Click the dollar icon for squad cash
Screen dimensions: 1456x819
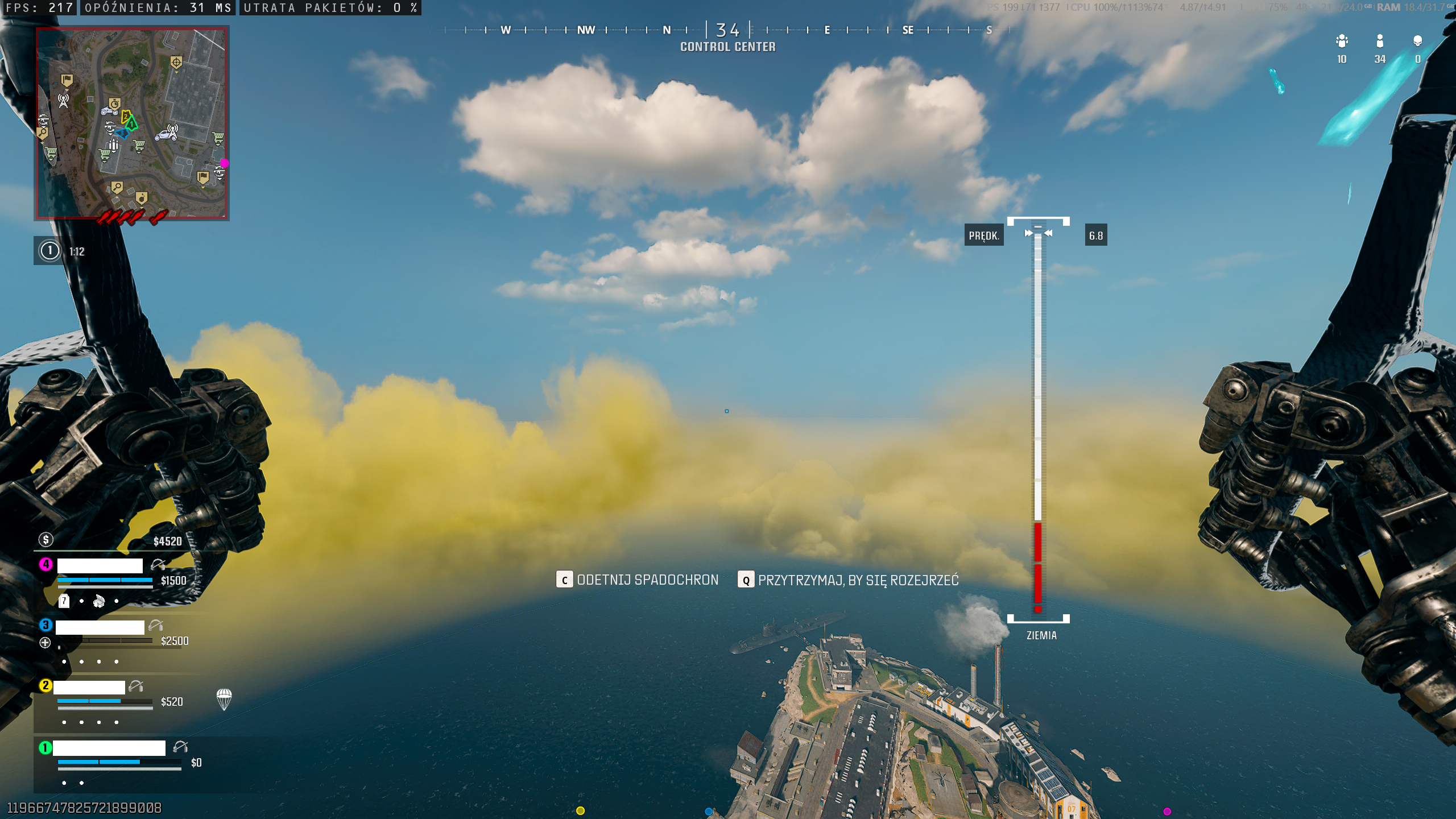[45, 539]
